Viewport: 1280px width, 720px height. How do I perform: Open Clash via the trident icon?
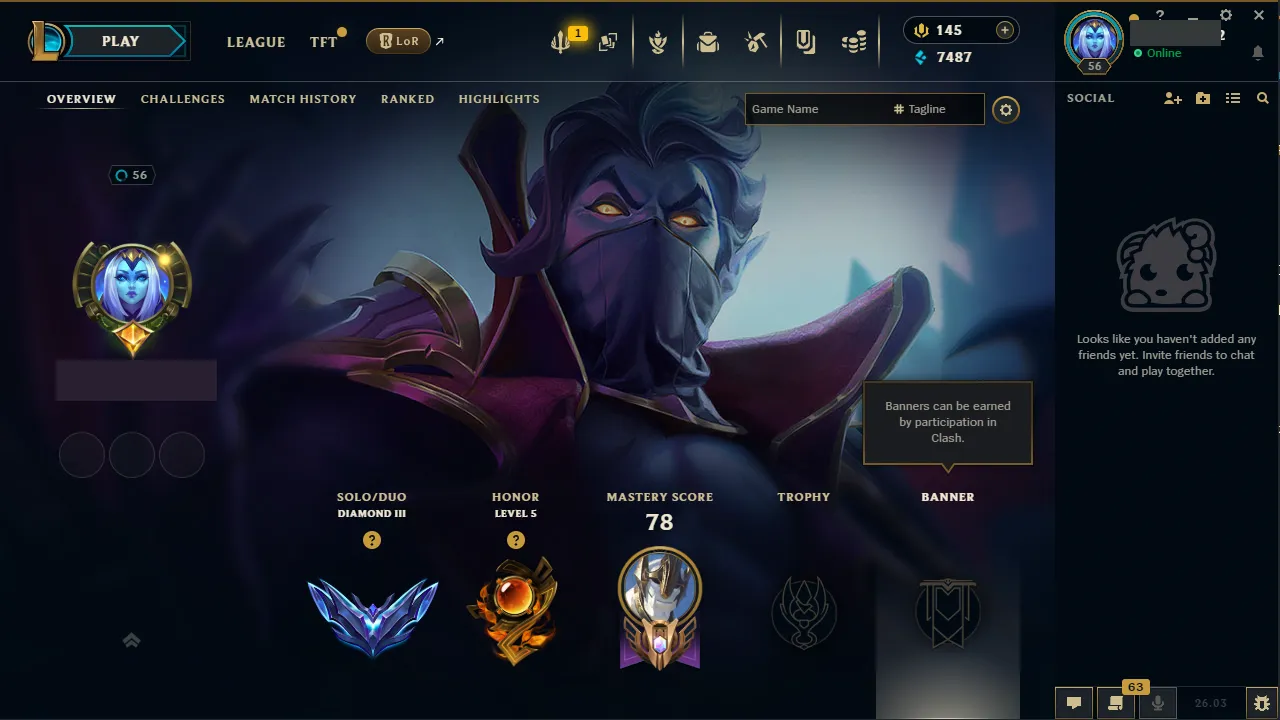pos(562,41)
